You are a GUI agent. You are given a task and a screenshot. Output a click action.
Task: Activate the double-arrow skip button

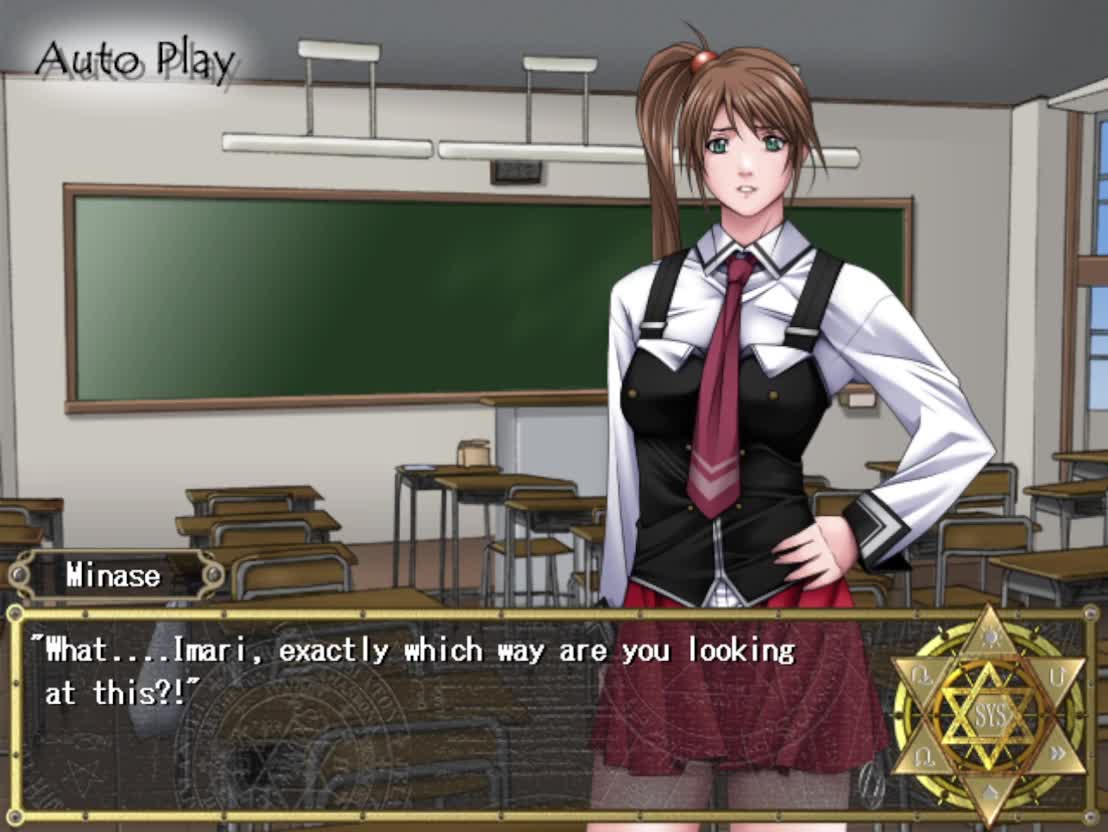pyautogui.click(x=1059, y=754)
